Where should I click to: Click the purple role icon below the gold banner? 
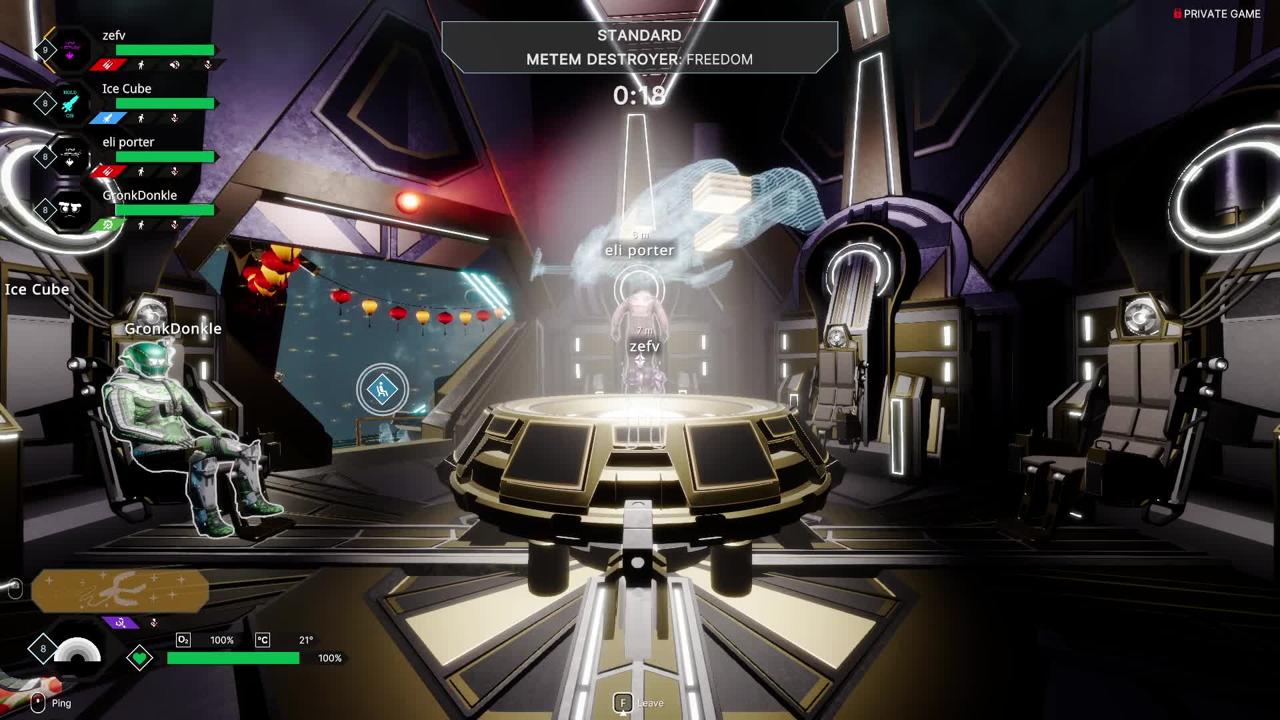pyautogui.click(x=120, y=622)
